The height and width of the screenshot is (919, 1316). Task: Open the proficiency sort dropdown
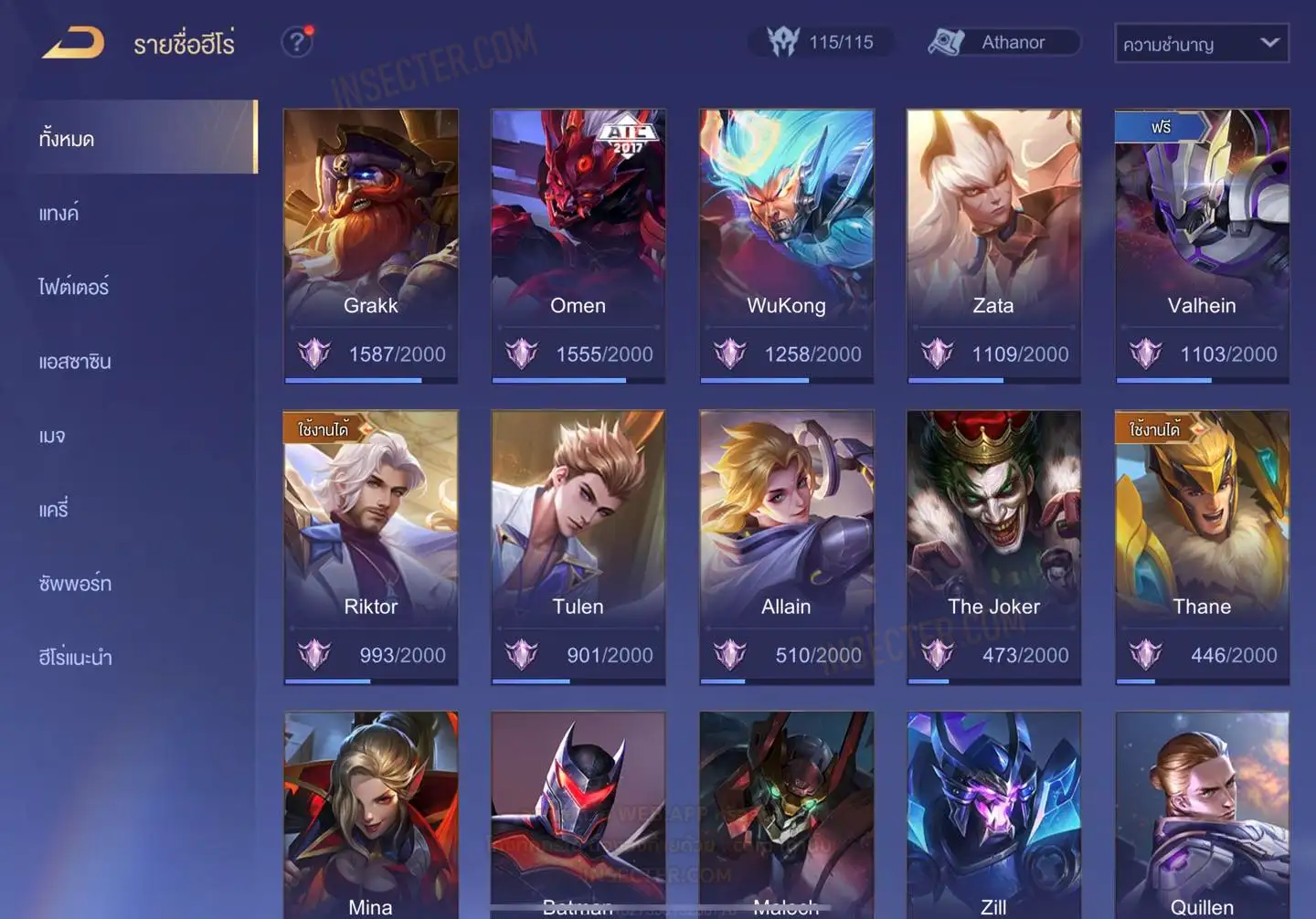tap(1201, 43)
